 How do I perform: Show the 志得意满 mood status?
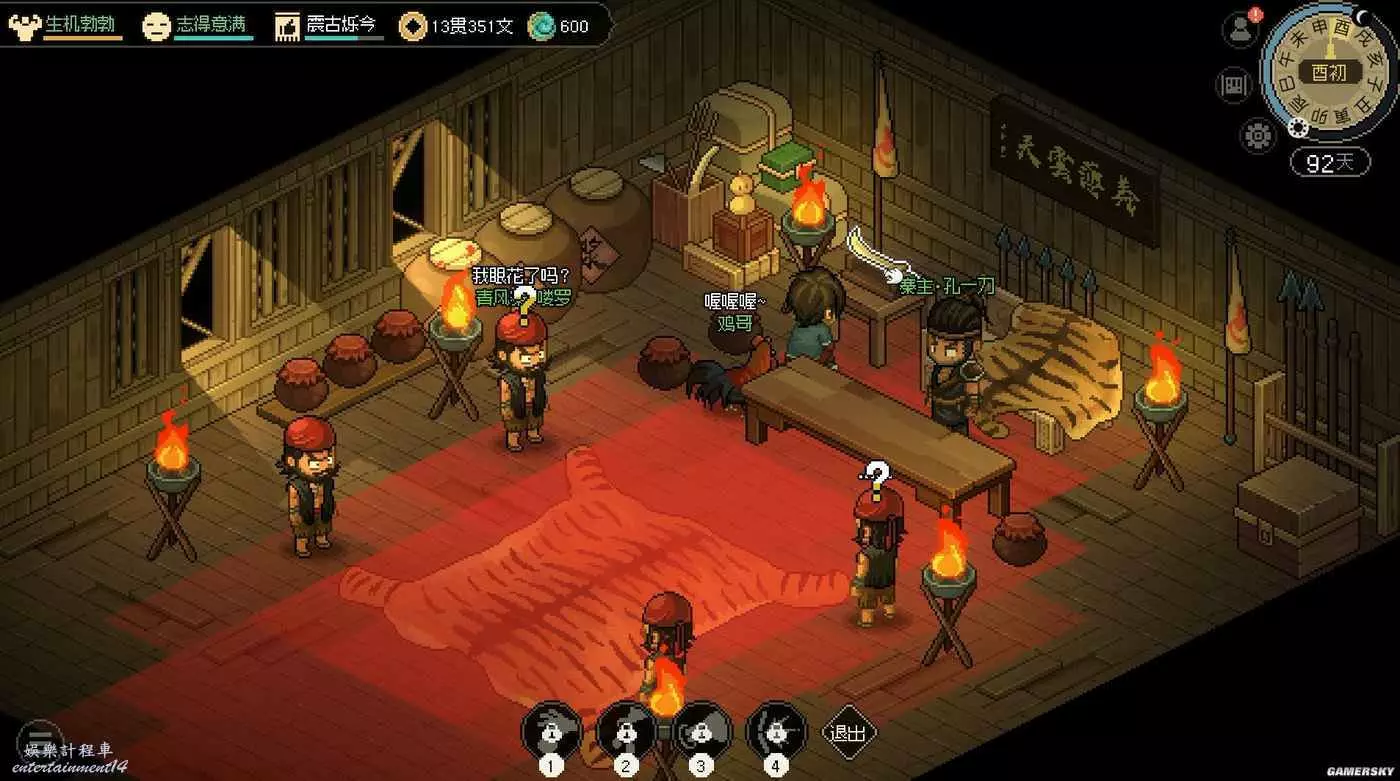coord(197,26)
